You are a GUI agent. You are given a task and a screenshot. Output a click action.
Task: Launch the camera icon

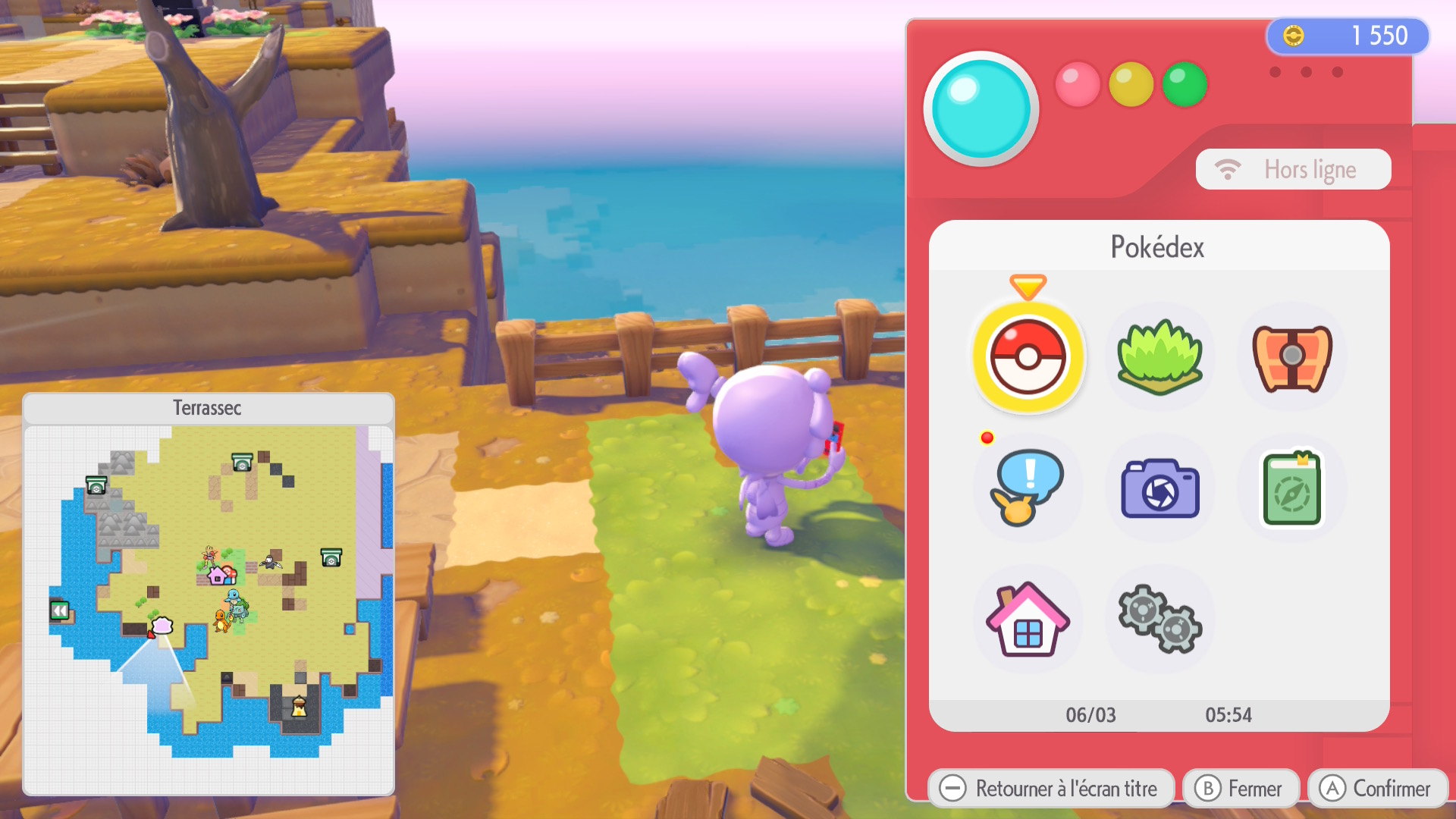[1159, 489]
